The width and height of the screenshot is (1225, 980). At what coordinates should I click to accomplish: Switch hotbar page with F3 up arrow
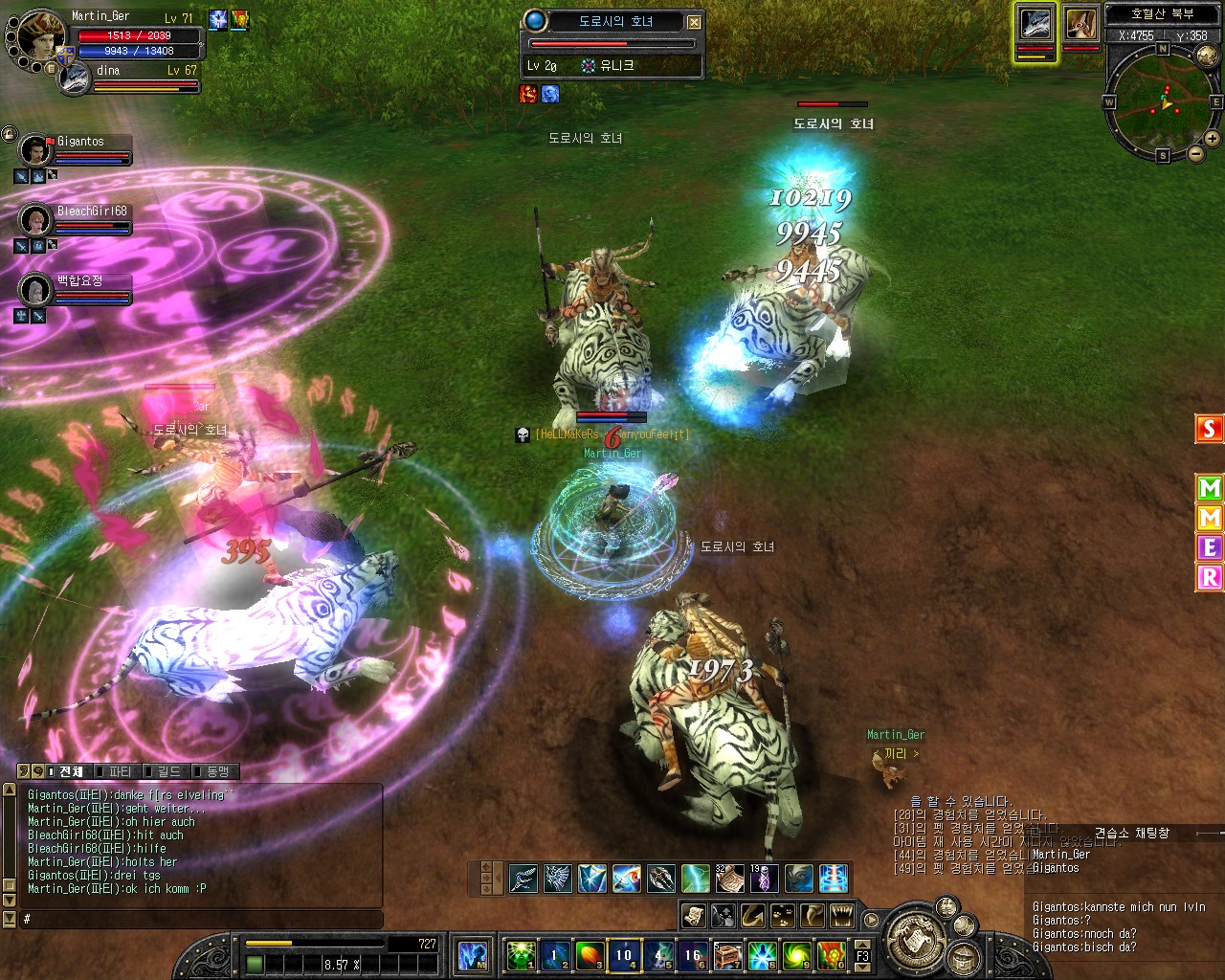pyautogui.click(x=862, y=946)
